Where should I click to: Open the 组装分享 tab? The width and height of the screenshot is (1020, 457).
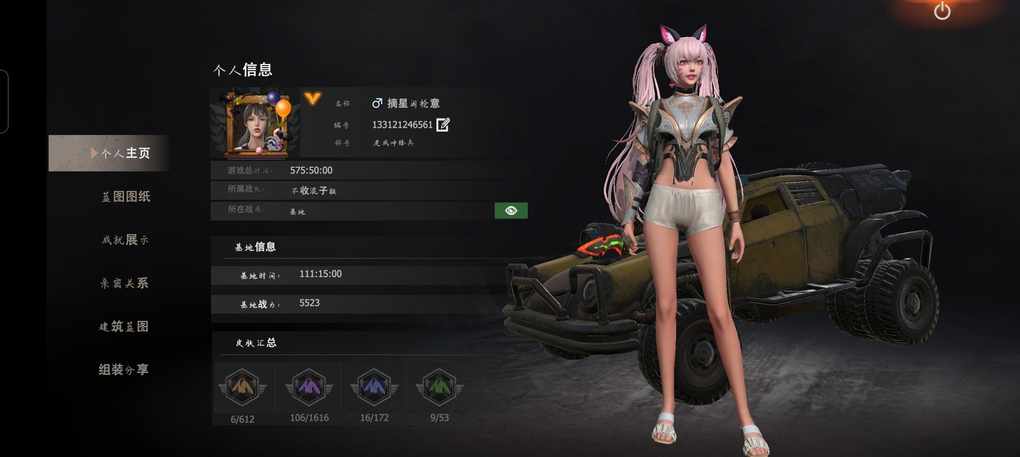tap(125, 369)
